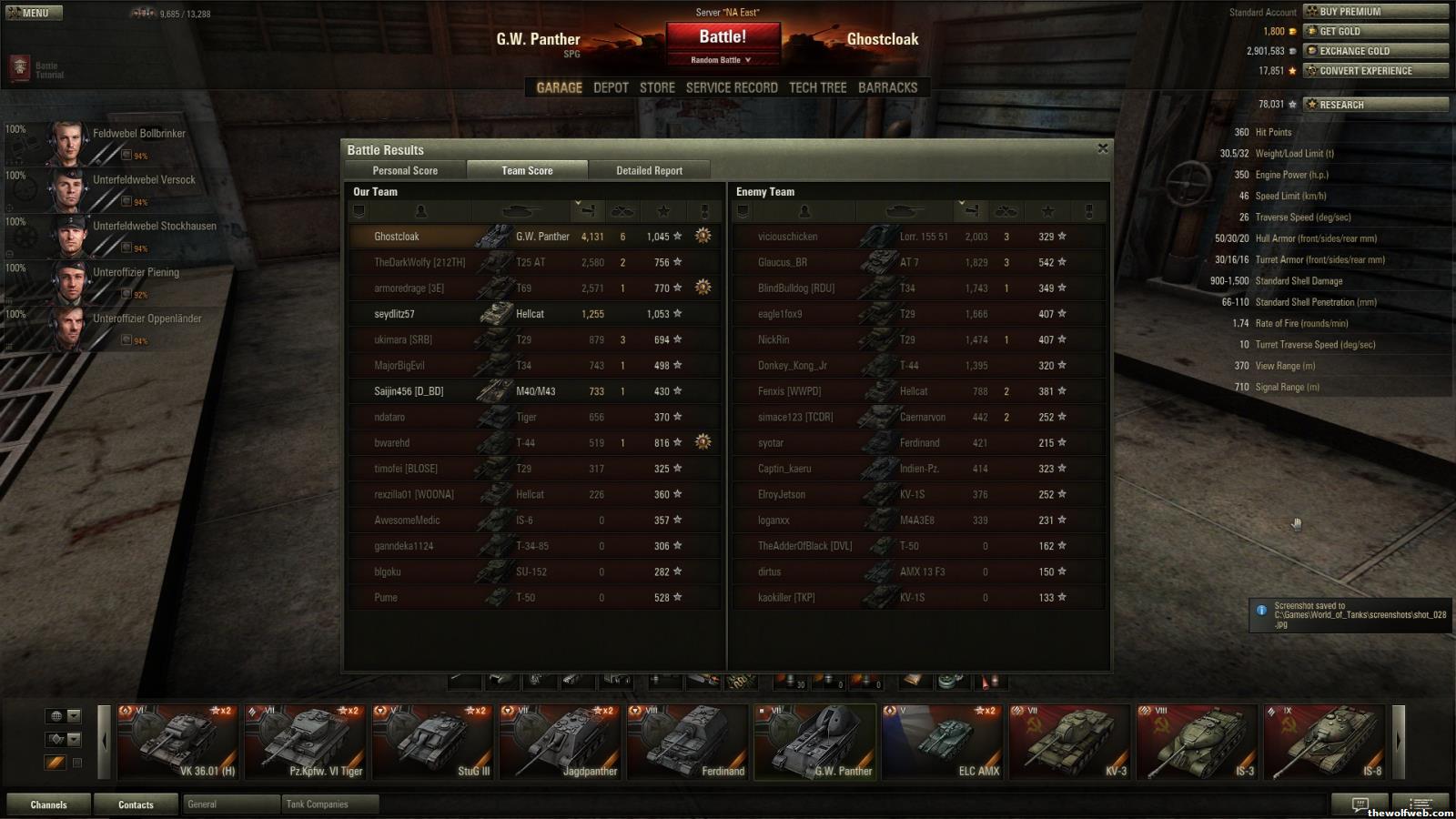This screenshot has height=819, width=1456.
Task: Open the Contacts list
Action: (x=136, y=804)
